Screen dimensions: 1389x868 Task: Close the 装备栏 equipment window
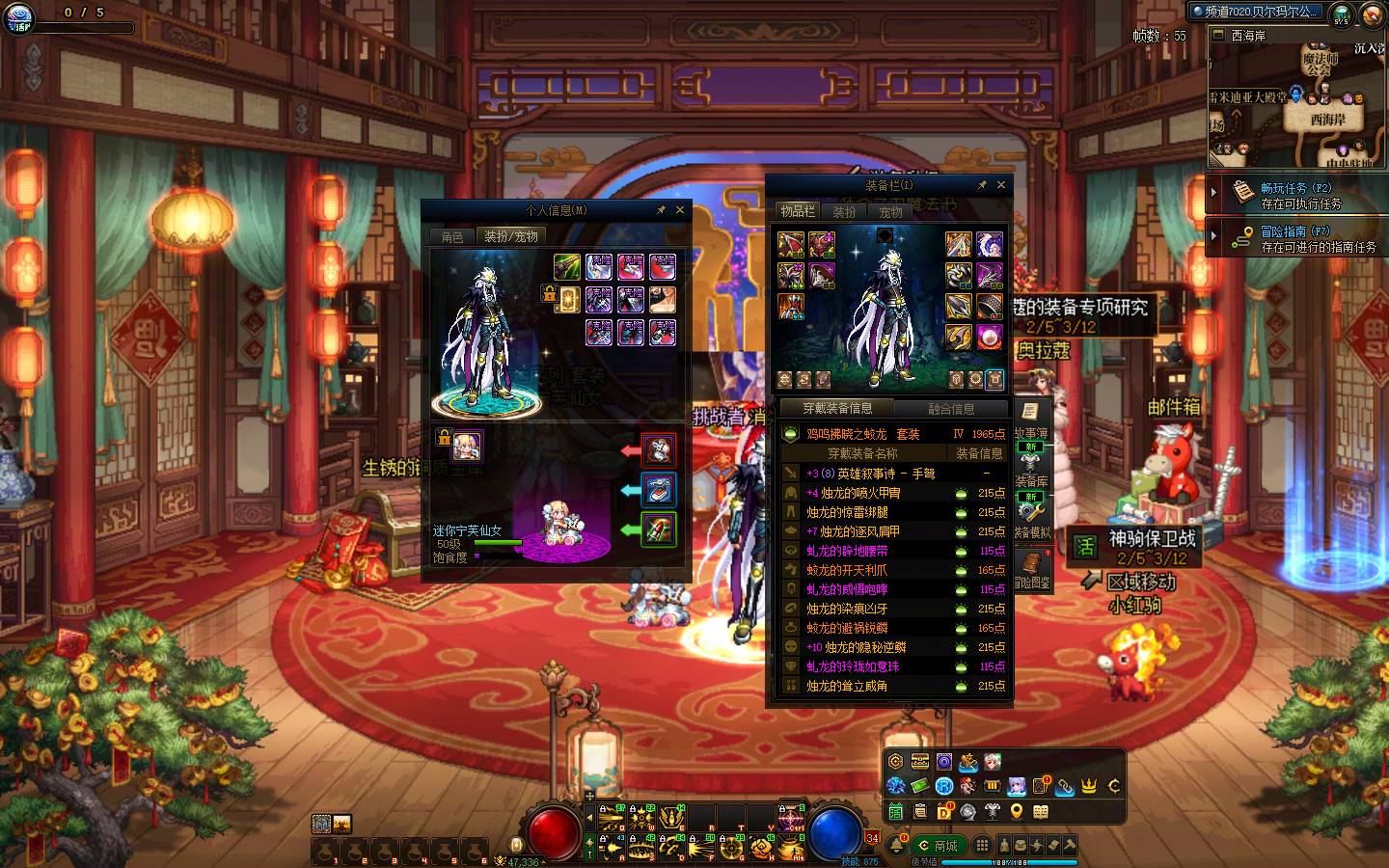[x=1001, y=185]
